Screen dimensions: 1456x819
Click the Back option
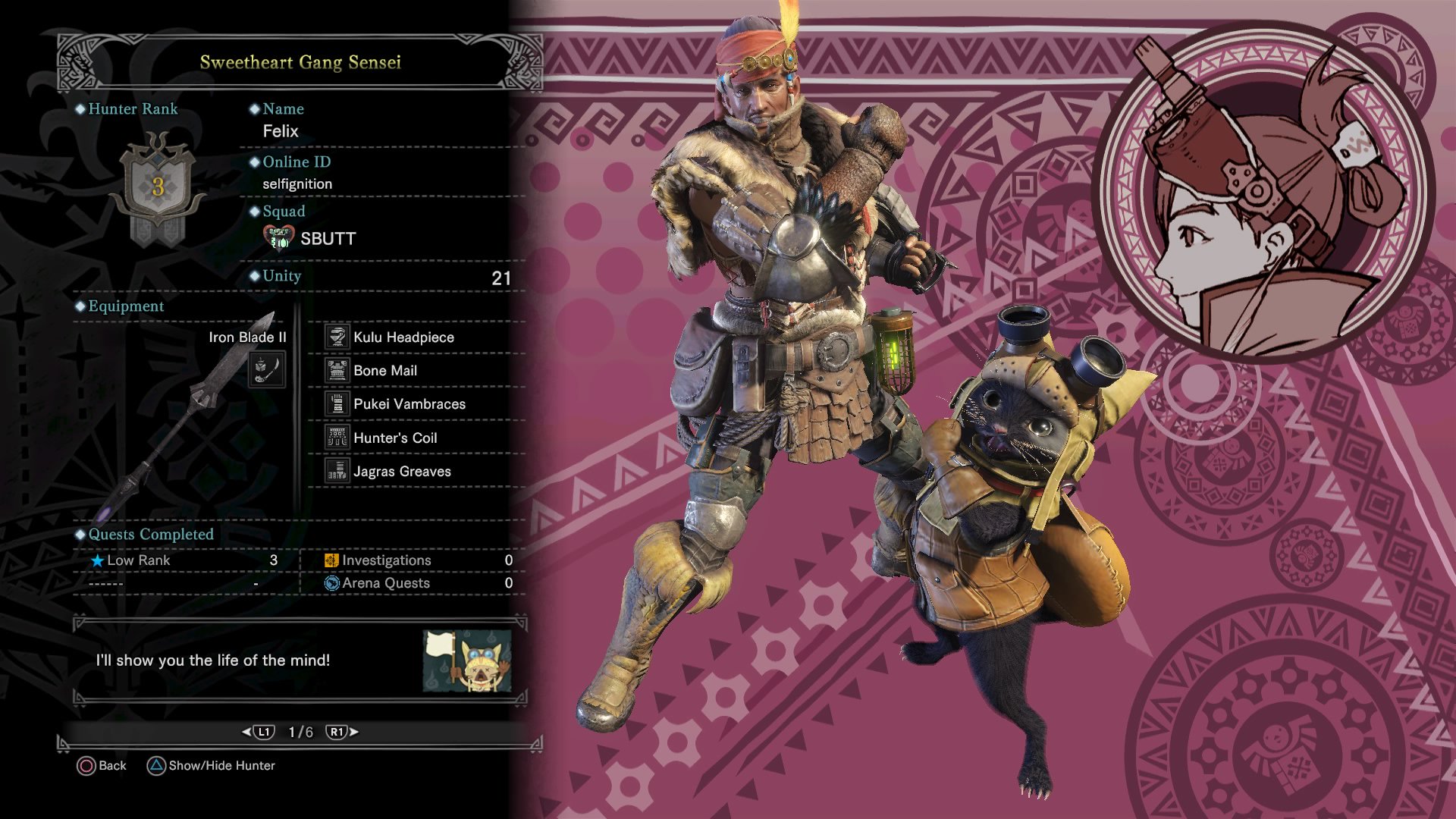tap(102, 766)
